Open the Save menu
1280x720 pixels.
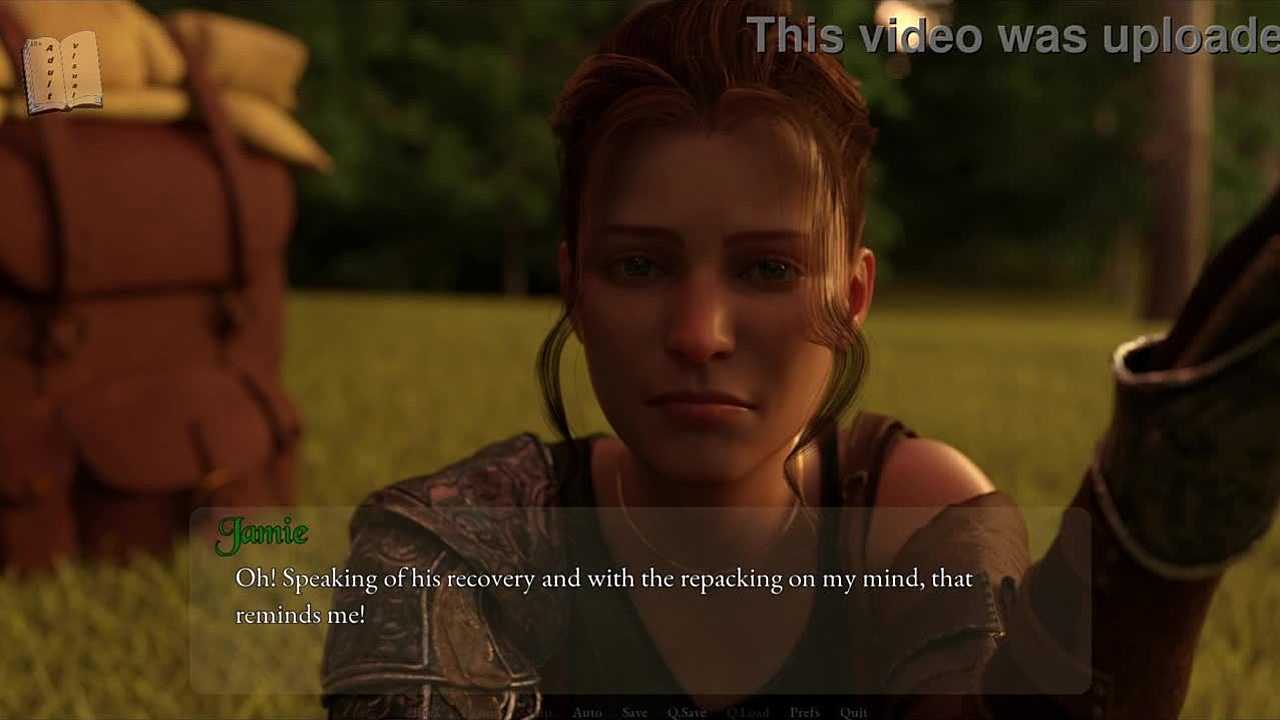[634, 712]
